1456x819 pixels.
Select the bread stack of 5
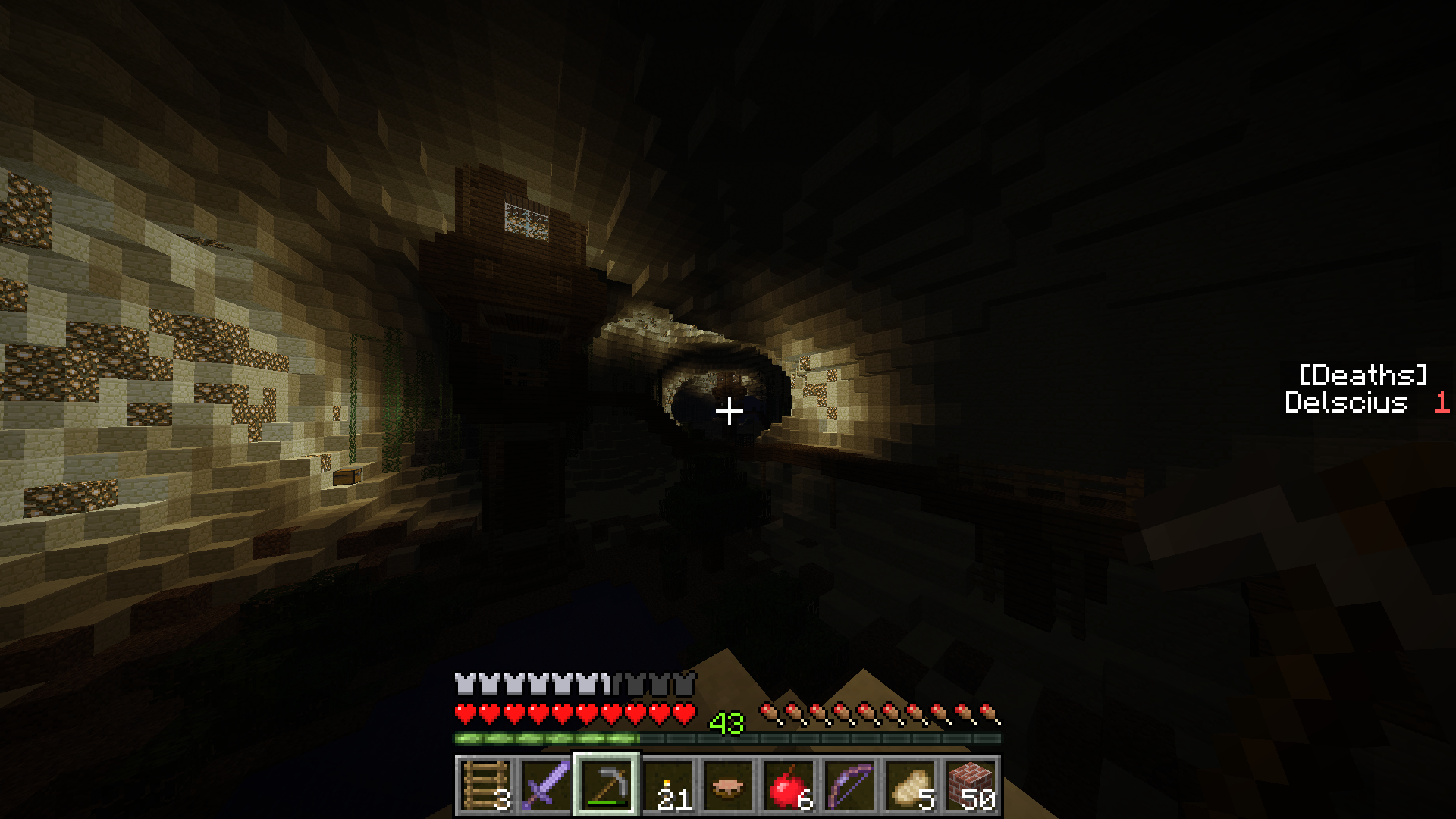pyautogui.click(x=910, y=786)
